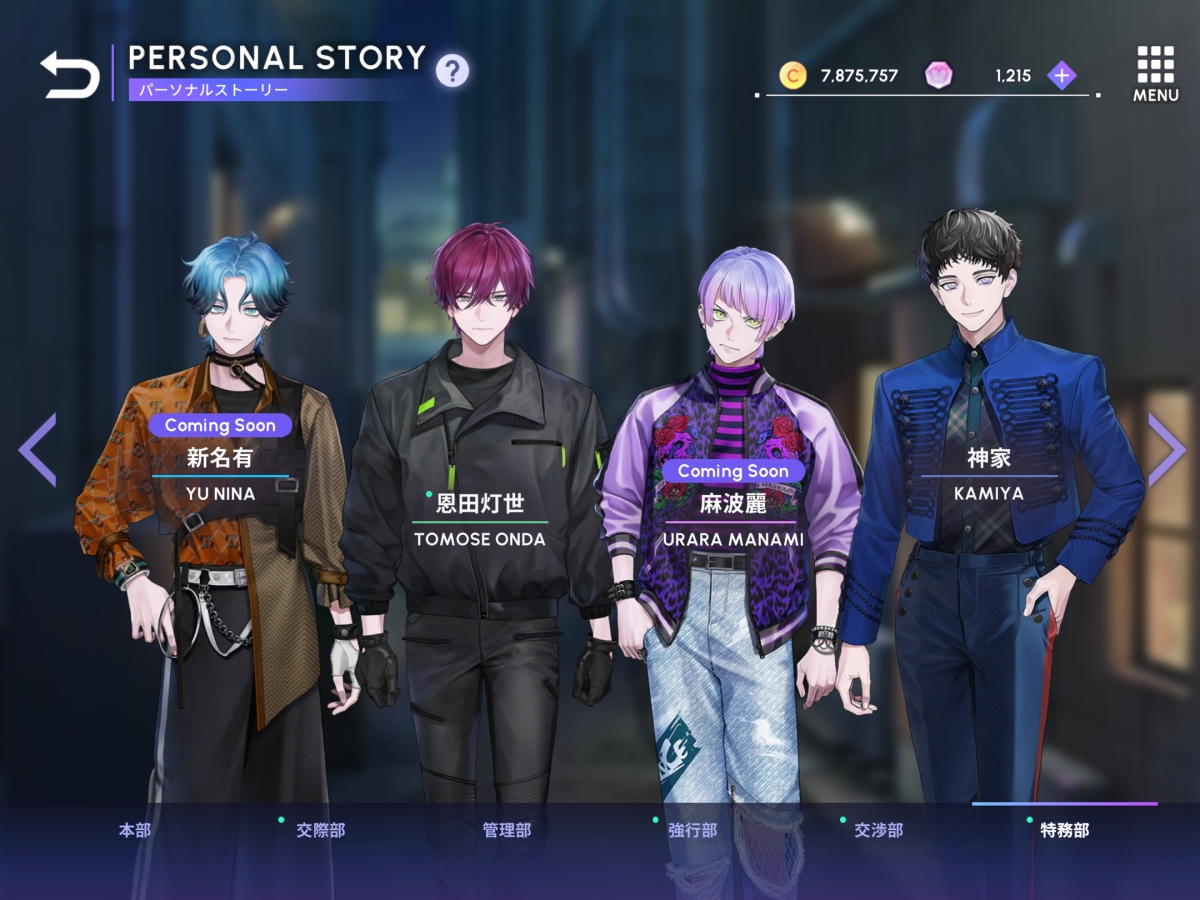Open the help question mark
This screenshot has width=1200, height=900.
tap(452, 70)
